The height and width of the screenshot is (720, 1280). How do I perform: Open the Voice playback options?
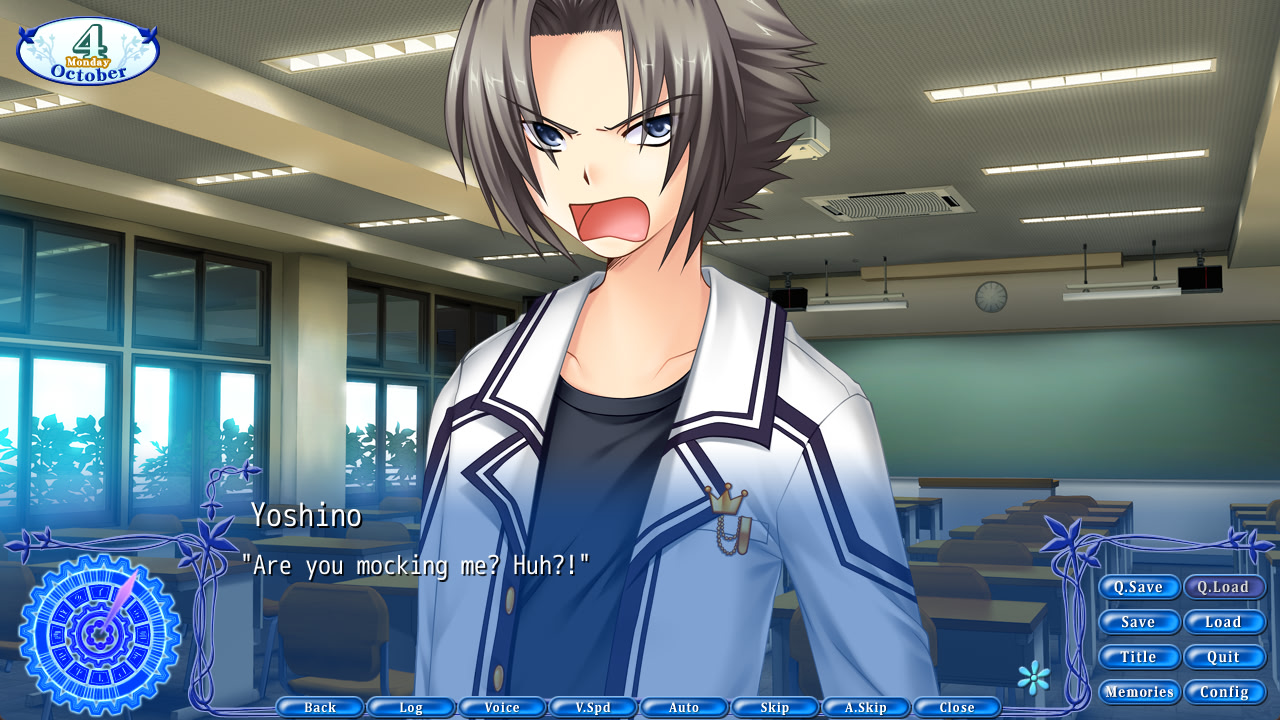pos(502,706)
